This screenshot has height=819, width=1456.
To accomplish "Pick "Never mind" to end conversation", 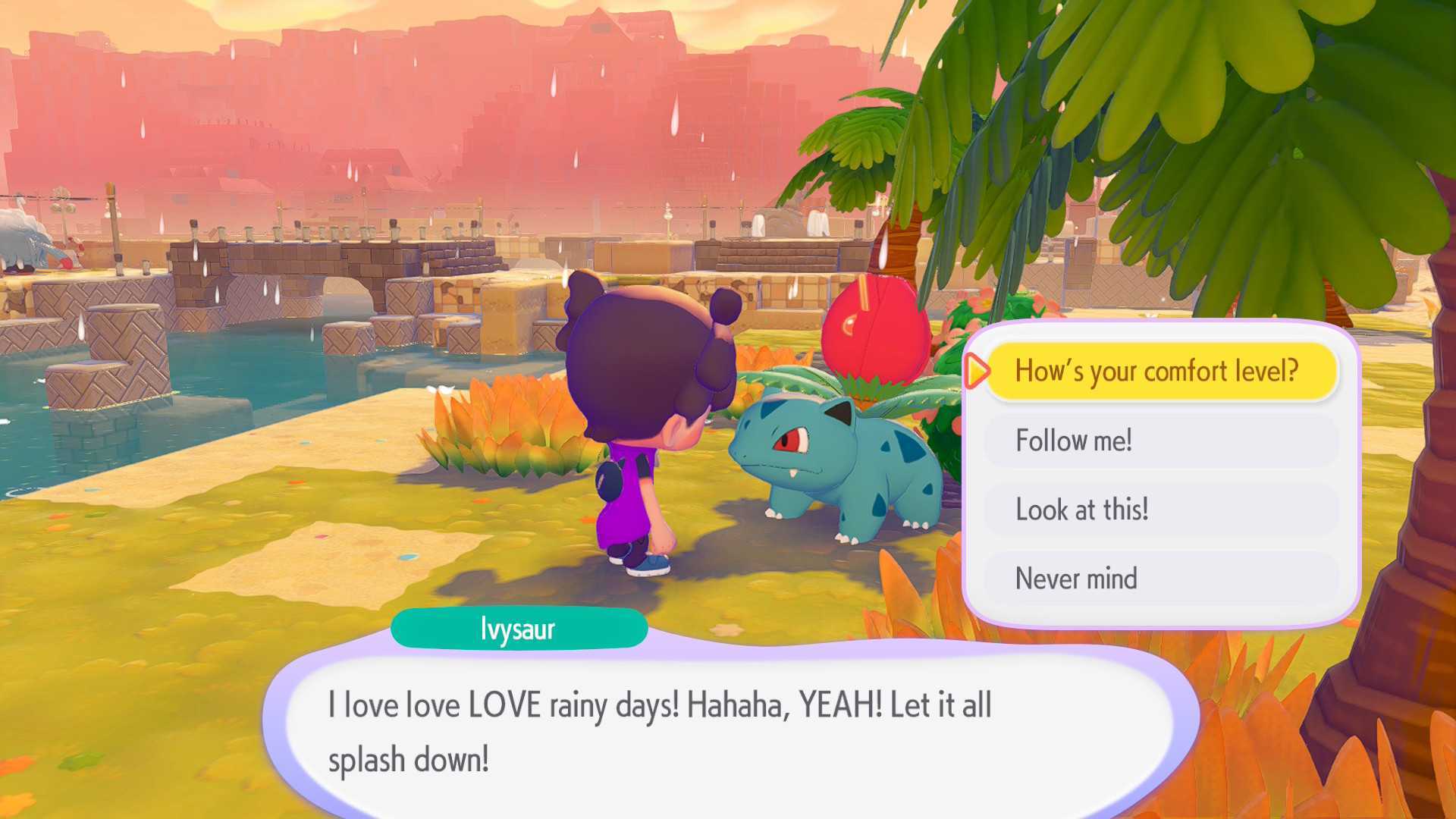I will 1160,579.
